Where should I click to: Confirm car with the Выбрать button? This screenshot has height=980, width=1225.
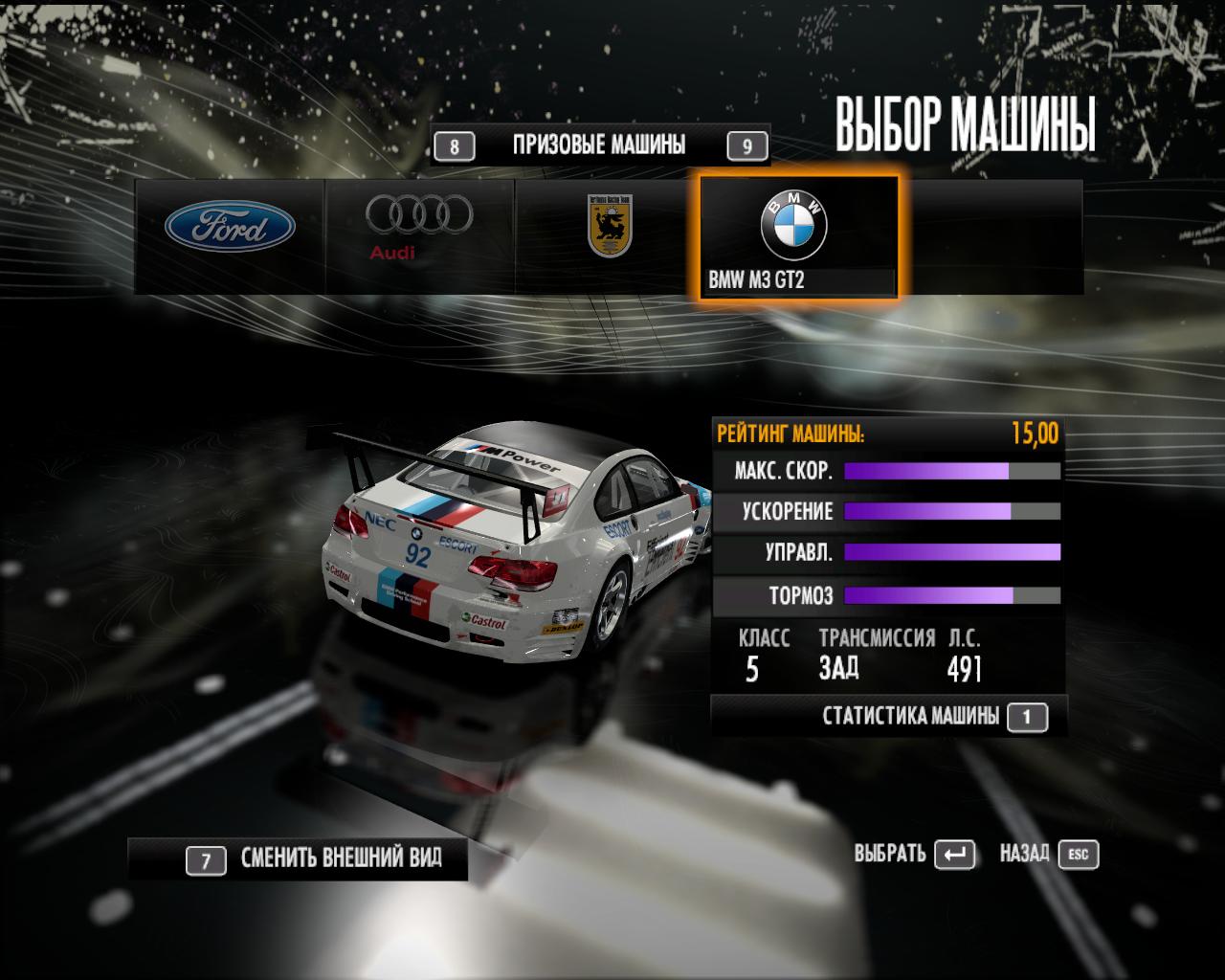tap(914, 854)
